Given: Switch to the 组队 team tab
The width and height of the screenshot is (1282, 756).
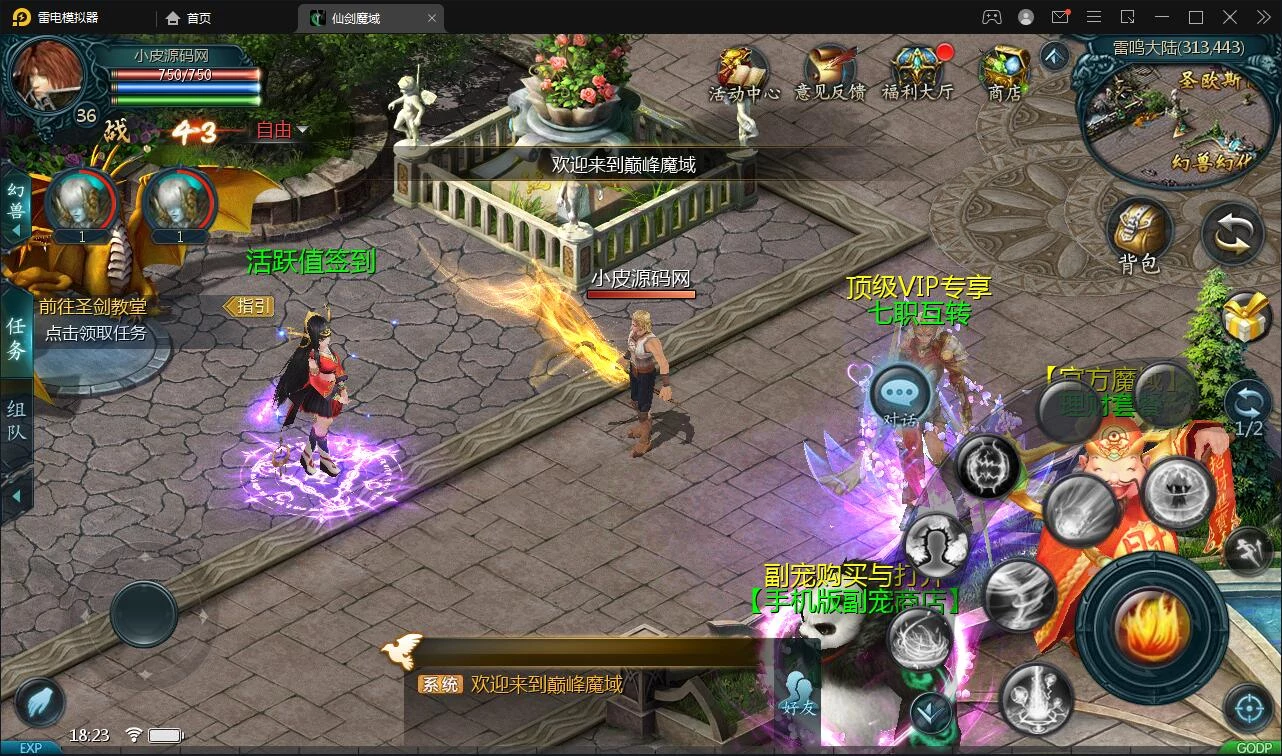Looking at the screenshot, I should point(16,421).
